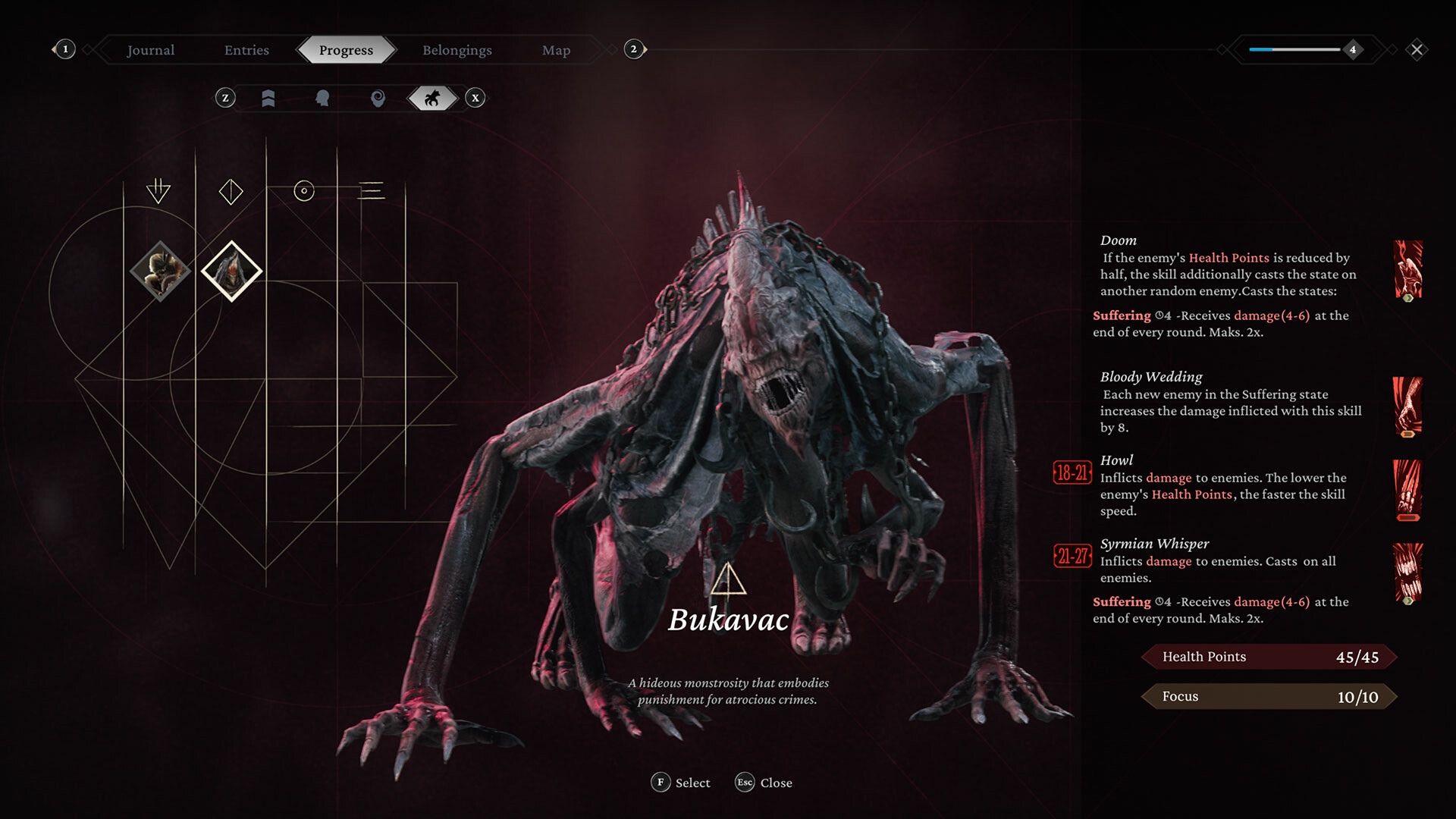Open the Journal tab
1456x819 pixels.
150,50
